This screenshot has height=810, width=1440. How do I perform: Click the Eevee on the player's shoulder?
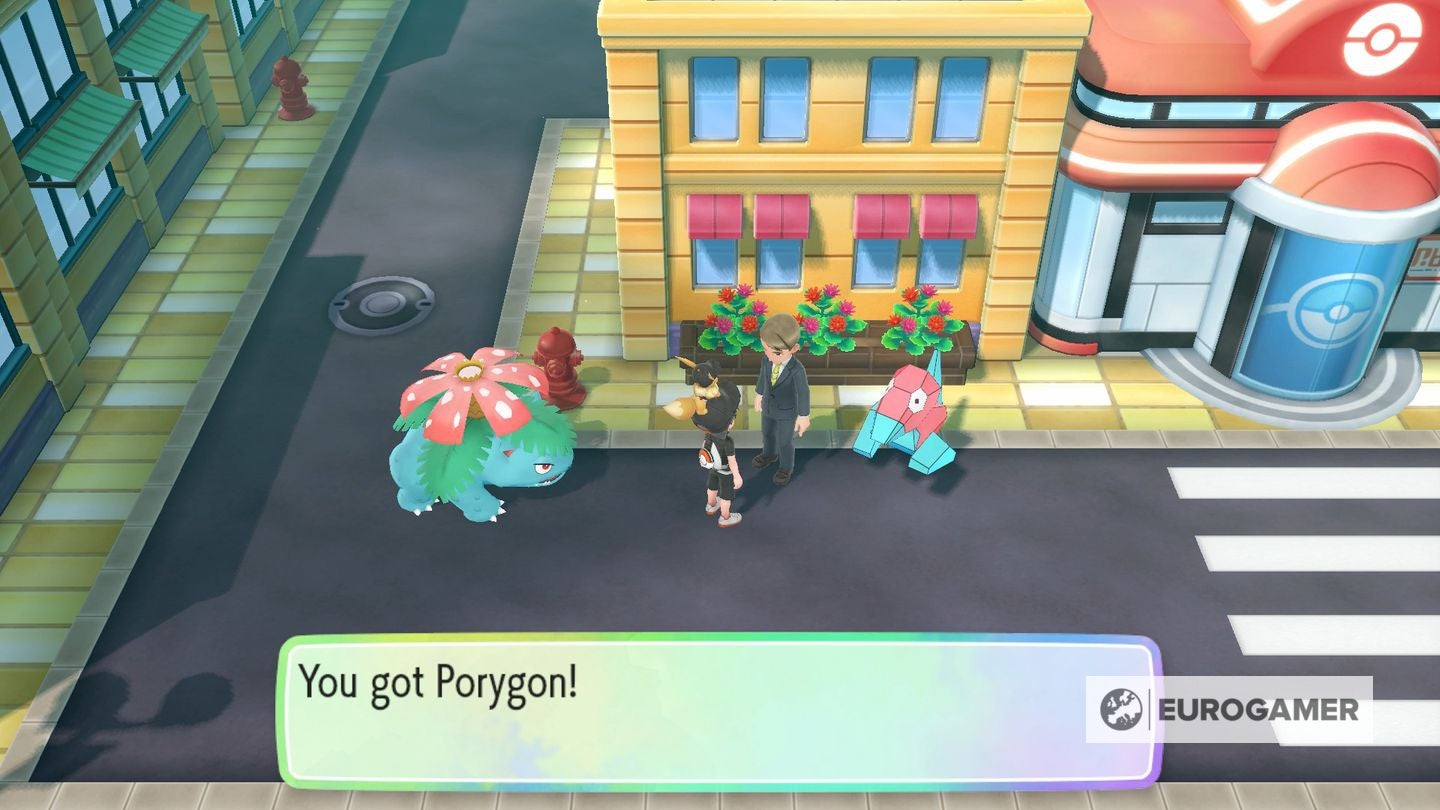[x=700, y=385]
